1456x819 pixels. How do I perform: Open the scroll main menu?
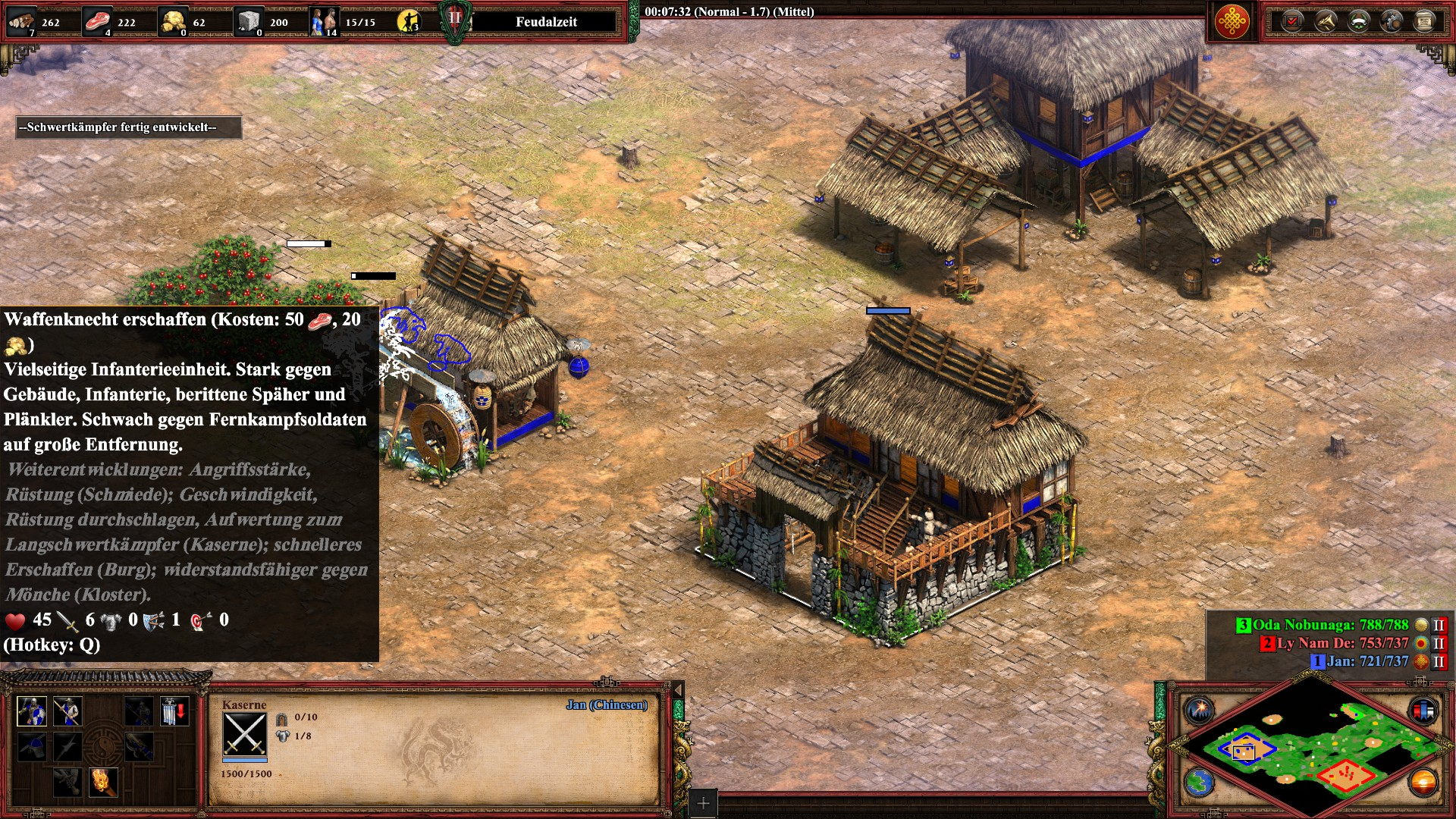pos(1424,21)
